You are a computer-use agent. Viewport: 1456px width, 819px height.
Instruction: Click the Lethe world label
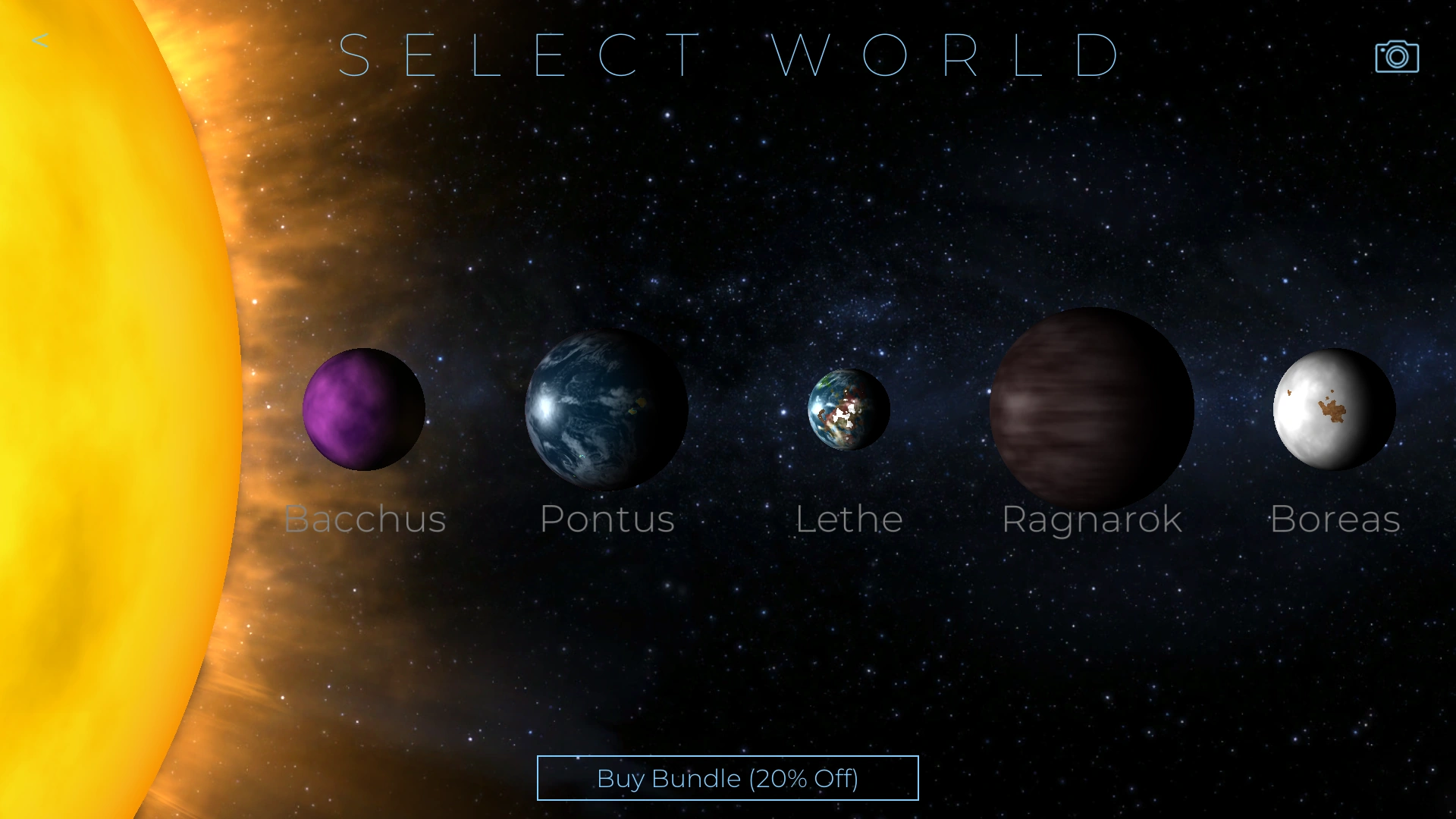[849, 519]
